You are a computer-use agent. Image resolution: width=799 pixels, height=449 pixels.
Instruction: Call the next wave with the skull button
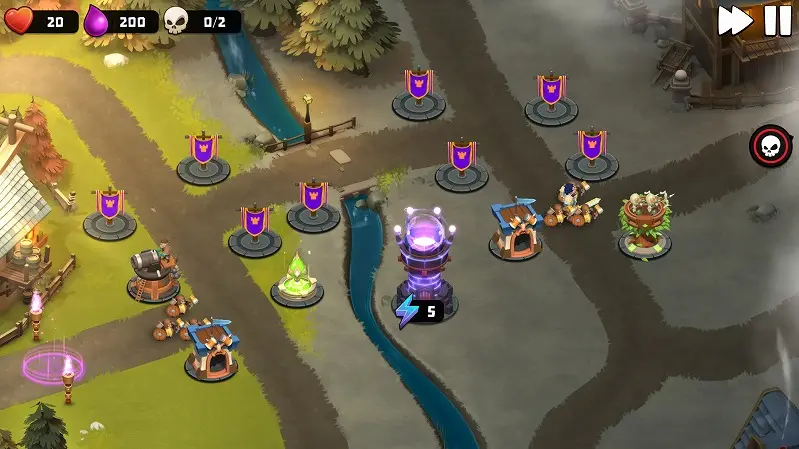(x=770, y=146)
